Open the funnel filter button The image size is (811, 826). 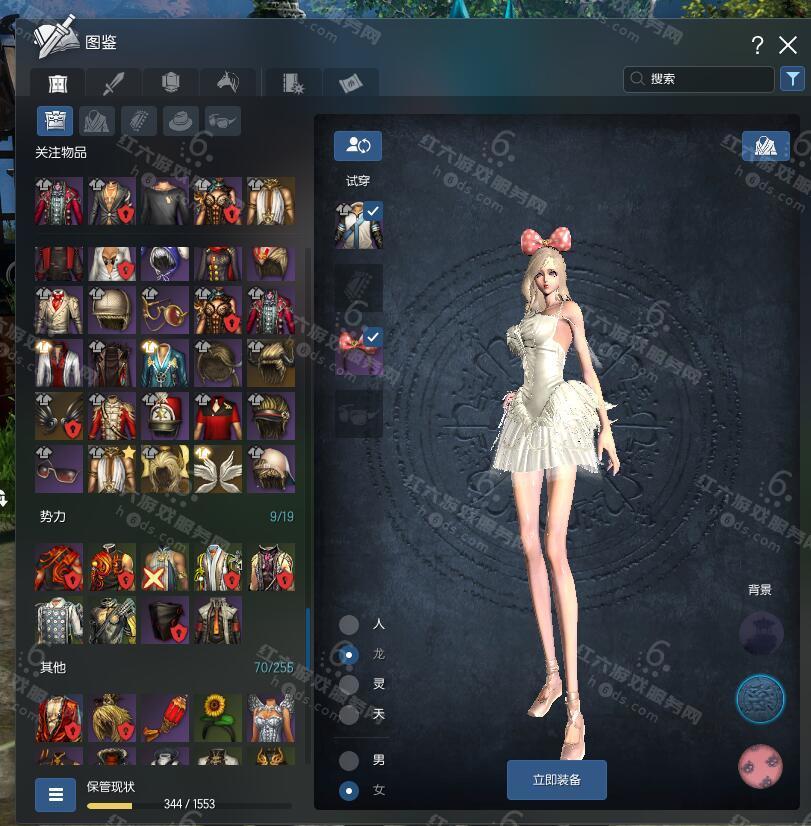click(x=791, y=79)
